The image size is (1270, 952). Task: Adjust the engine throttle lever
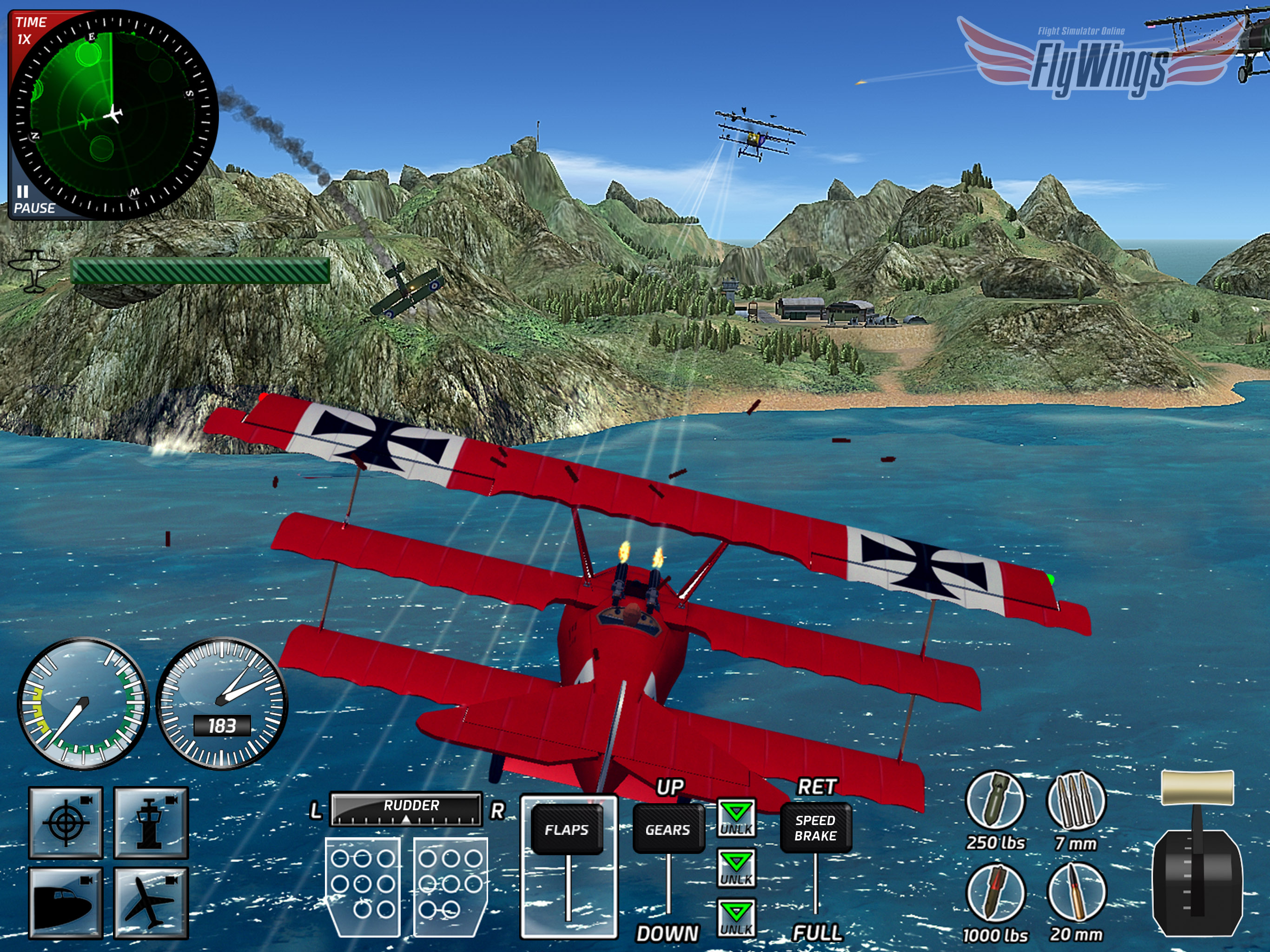[1197, 789]
